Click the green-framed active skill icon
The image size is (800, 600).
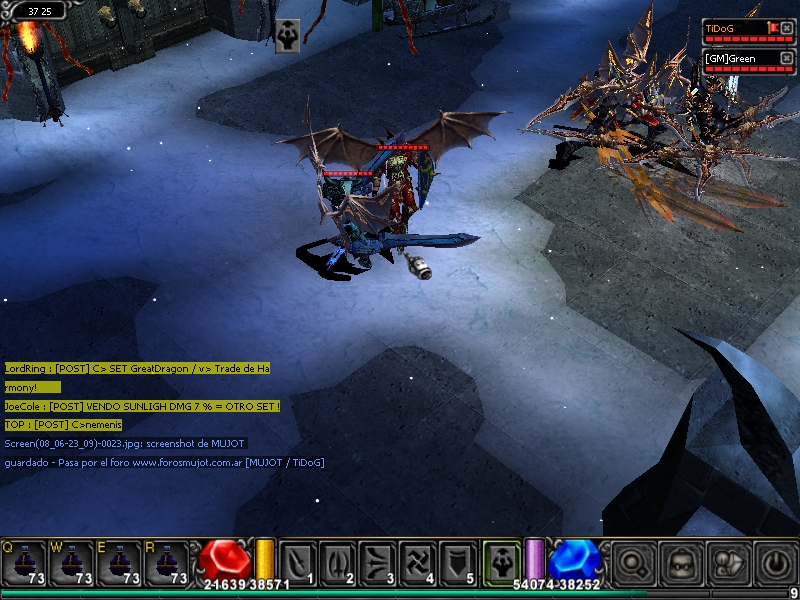click(501, 561)
